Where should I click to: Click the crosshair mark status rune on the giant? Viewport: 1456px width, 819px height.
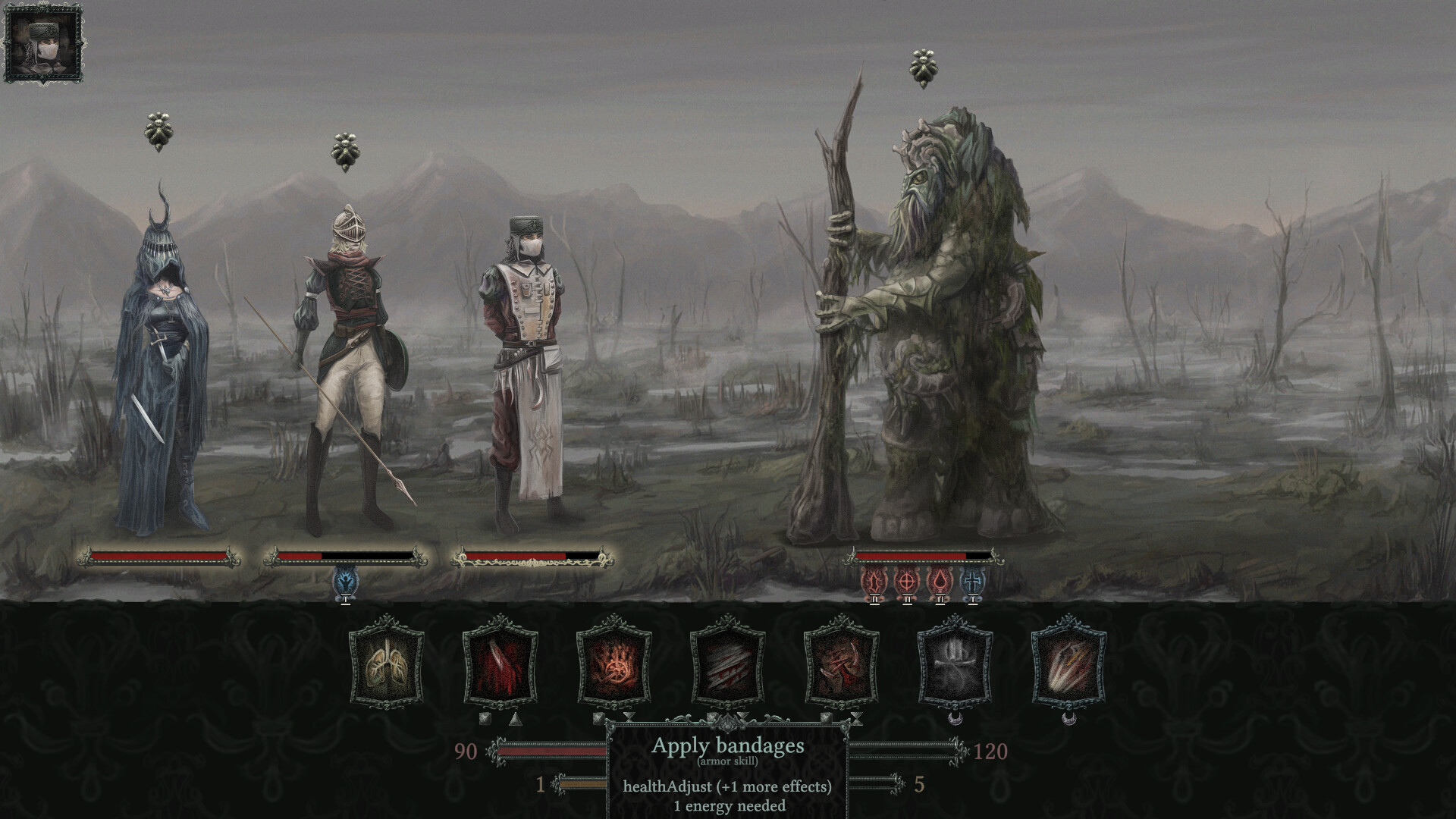coord(905,580)
